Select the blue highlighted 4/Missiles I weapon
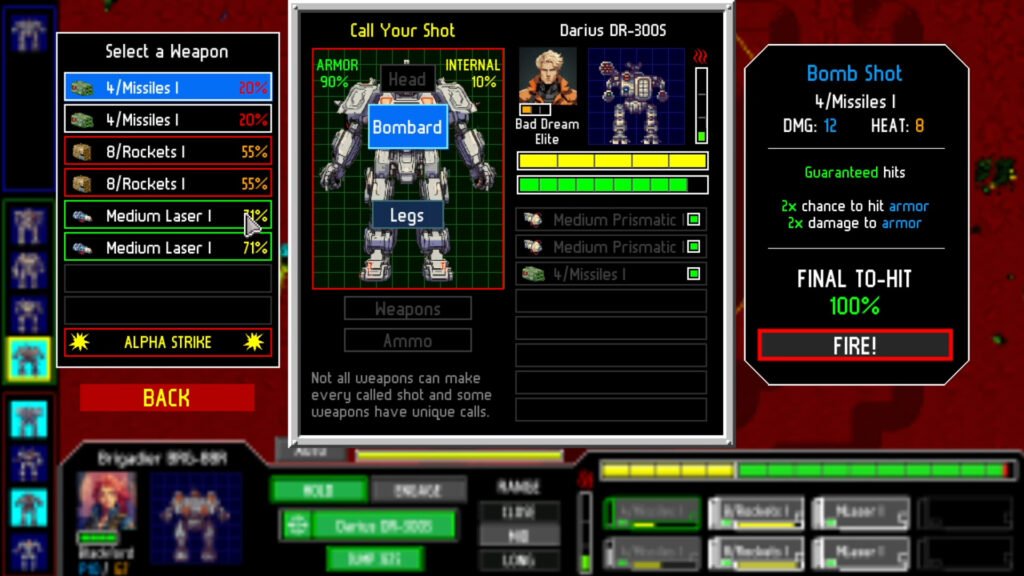This screenshot has width=1024, height=576. (x=167, y=88)
